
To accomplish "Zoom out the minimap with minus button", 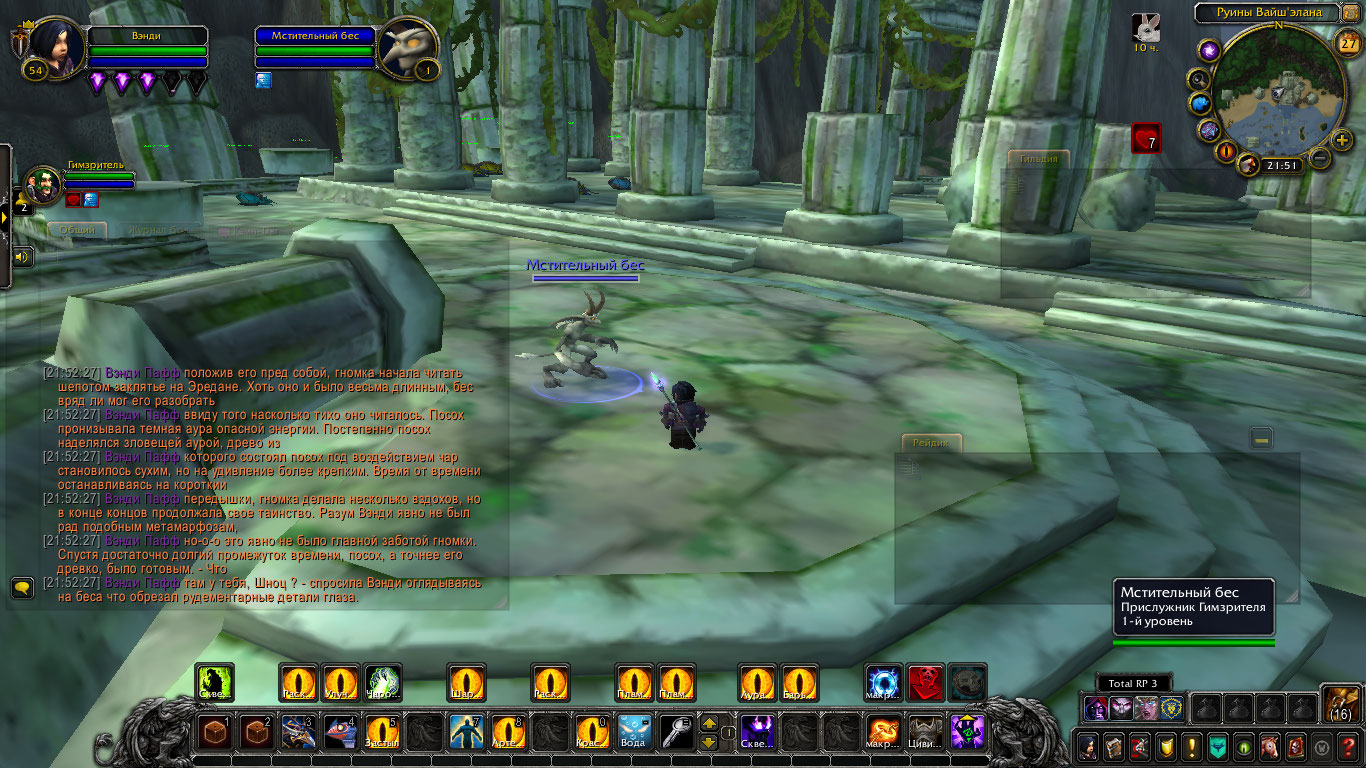I will point(1320,158).
